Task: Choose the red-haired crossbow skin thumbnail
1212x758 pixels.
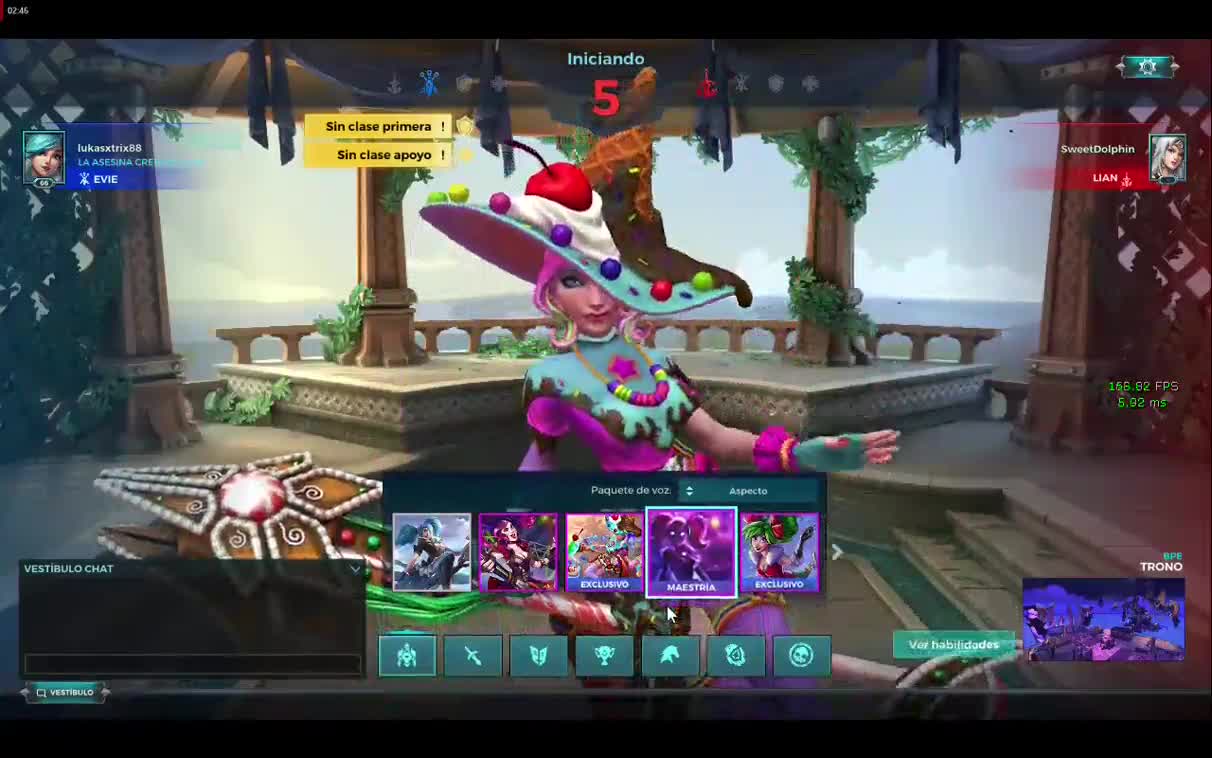Action: (x=517, y=551)
